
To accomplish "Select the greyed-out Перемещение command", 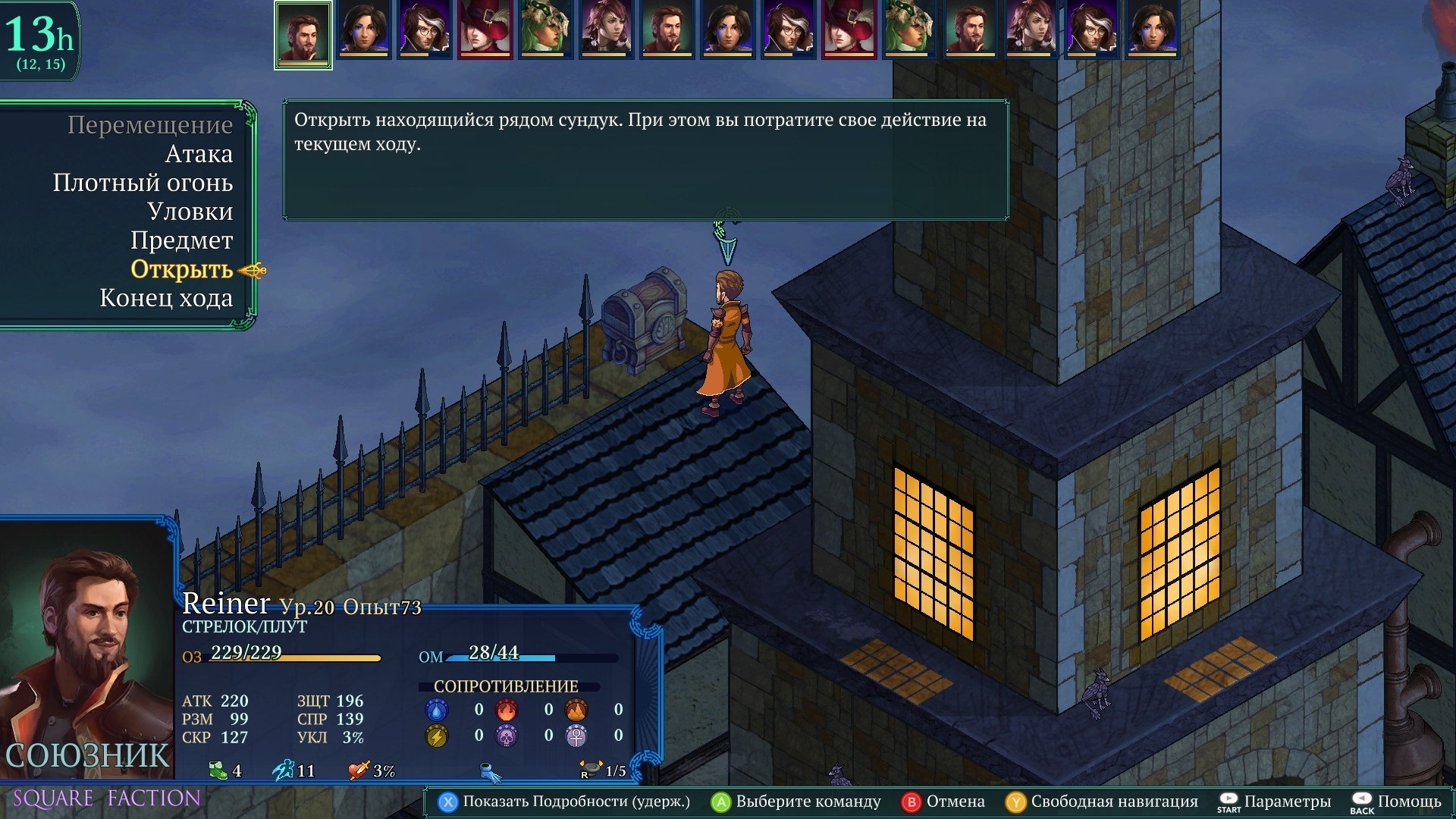I will coord(150,125).
